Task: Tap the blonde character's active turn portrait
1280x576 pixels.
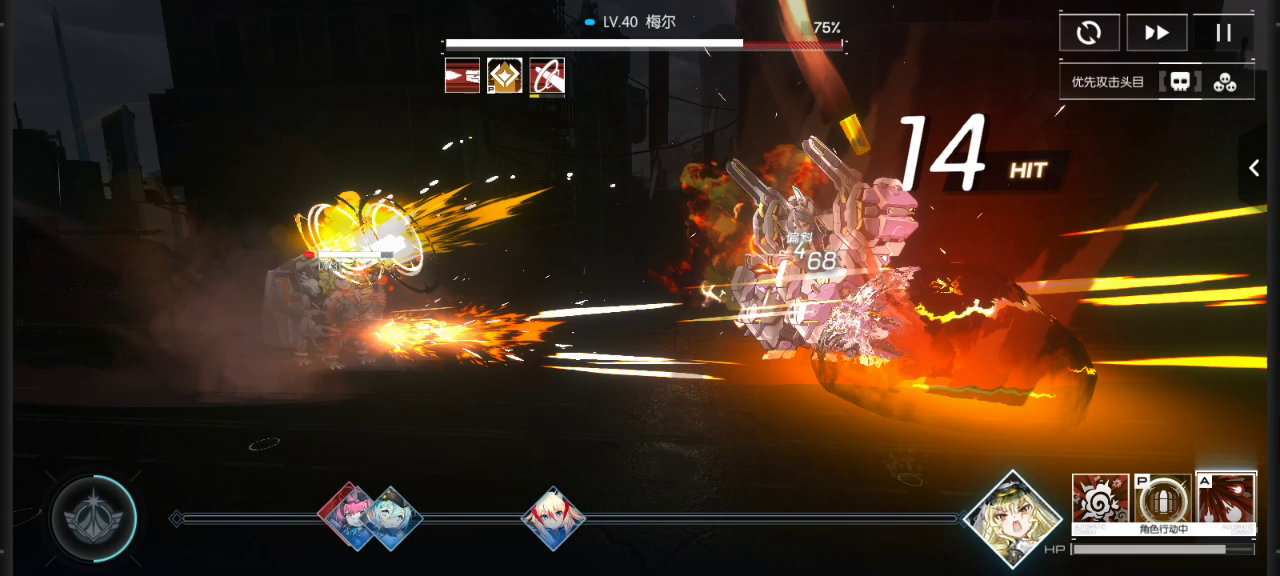Action: pyautogui.click(x=1013, y=519)
